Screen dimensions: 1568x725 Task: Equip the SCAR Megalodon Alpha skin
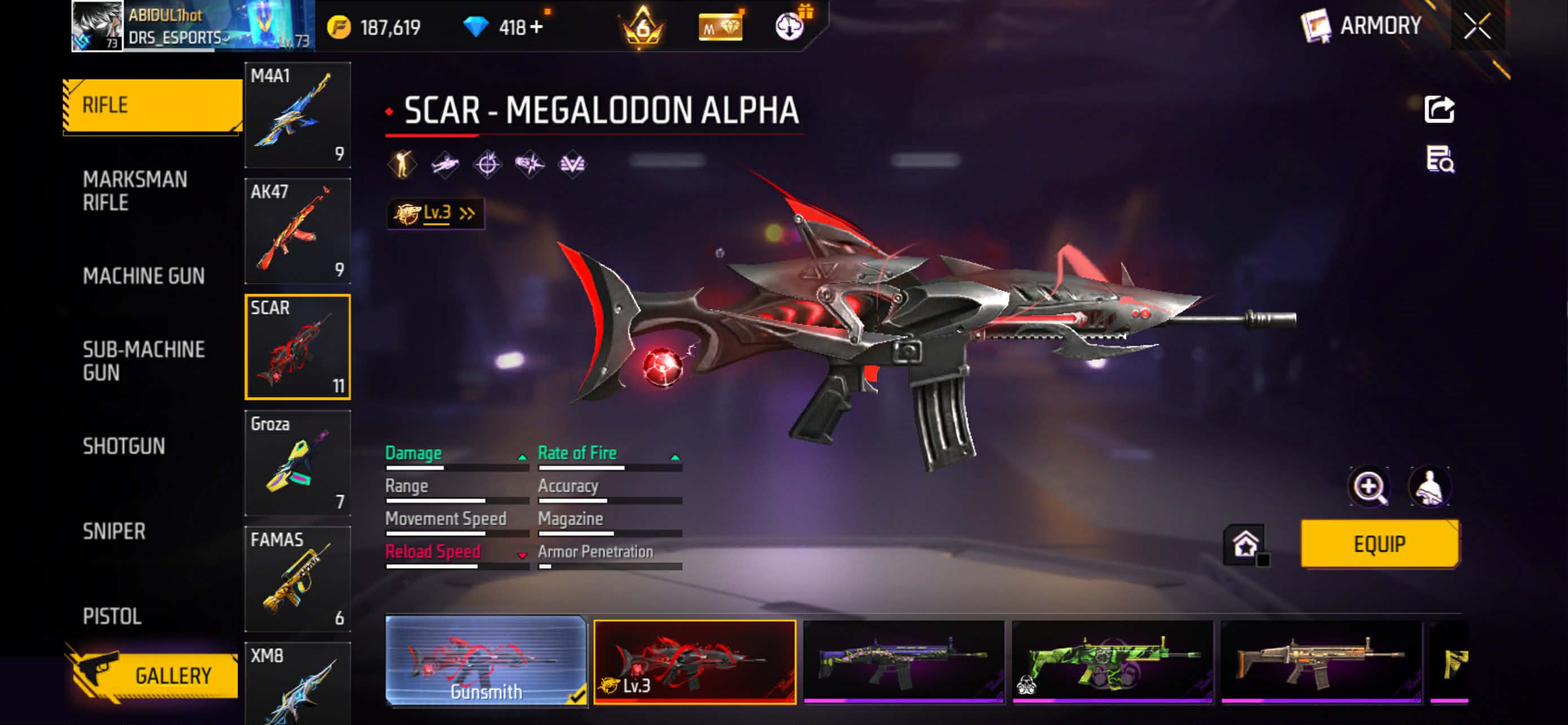(x=1379, y=544)
